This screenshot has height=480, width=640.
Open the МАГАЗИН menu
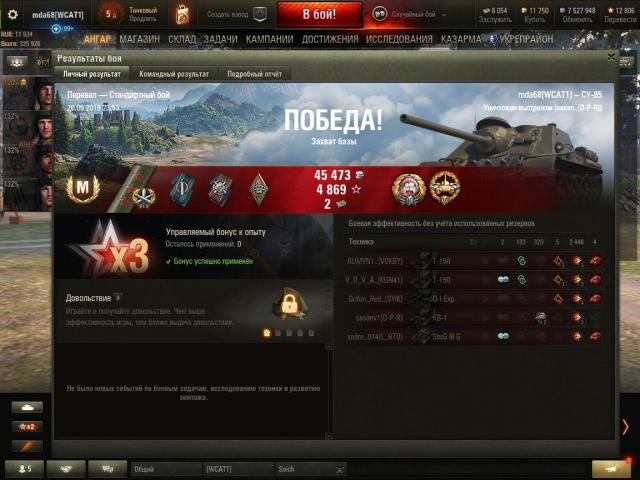click(138, 39)
